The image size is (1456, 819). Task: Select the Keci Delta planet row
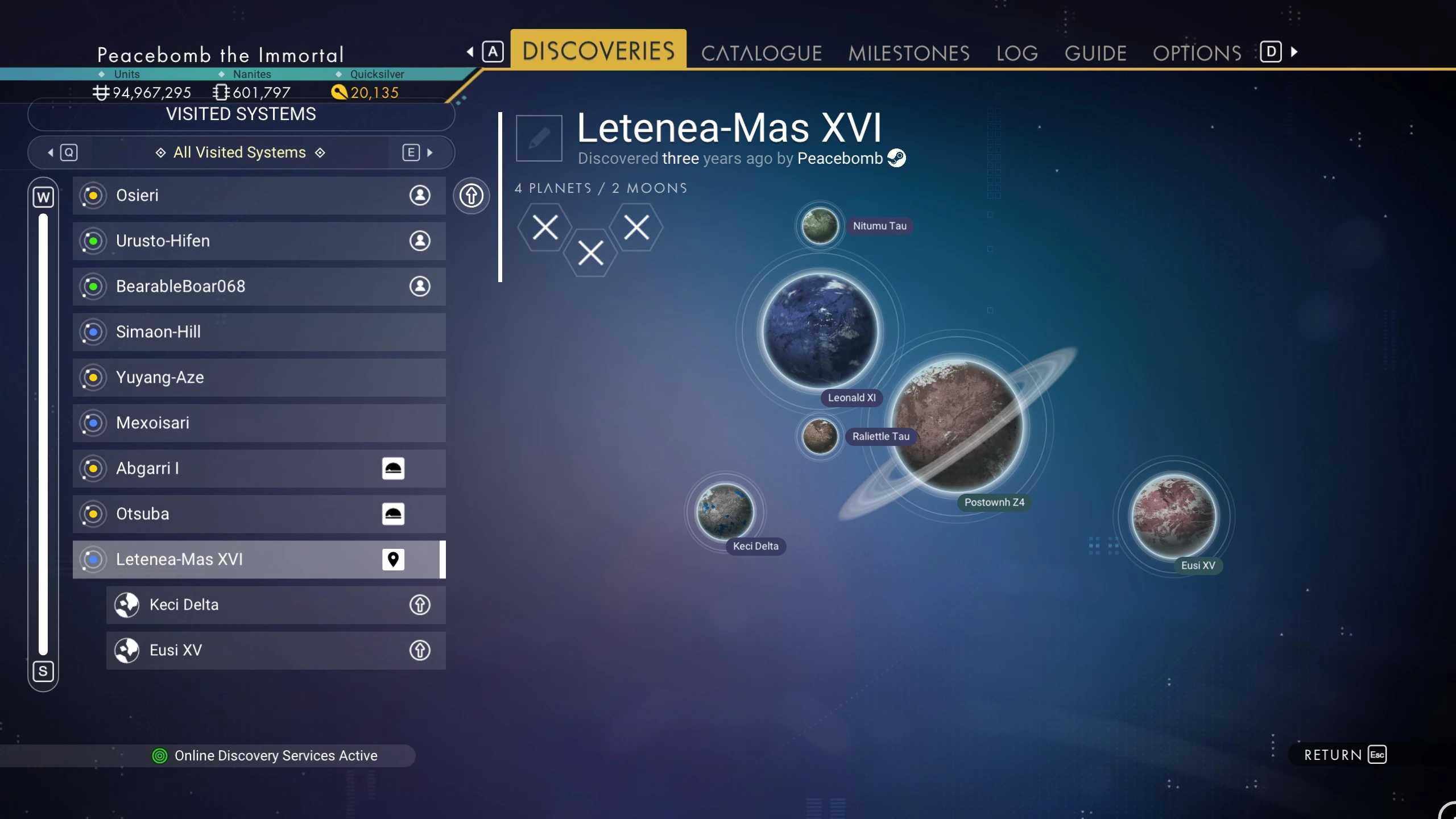click(x=276, y=605)
